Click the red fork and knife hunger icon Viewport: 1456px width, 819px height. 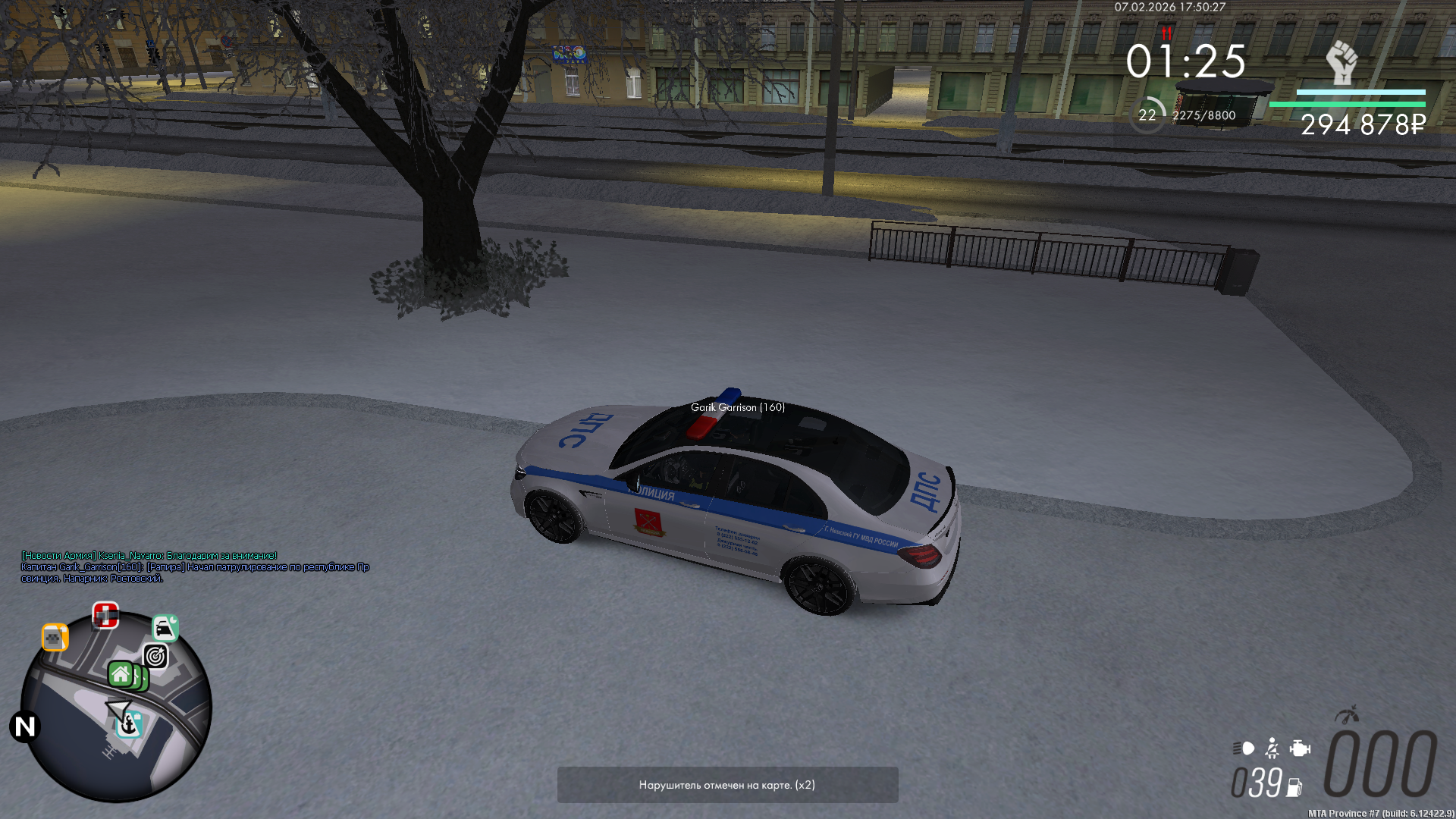pos(1166,33)
